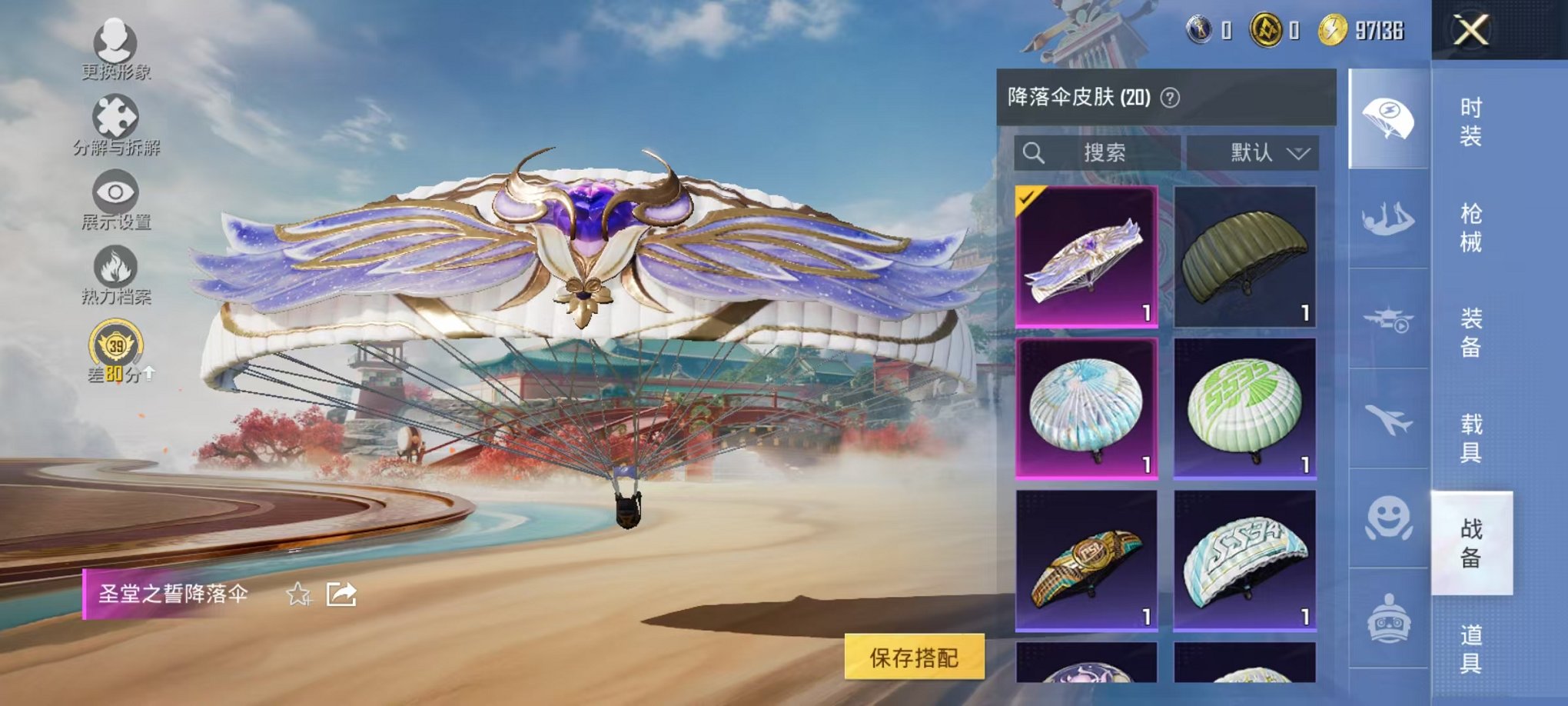The width and height of the screenshot is (1568, 706).
Task: Click the search magnifier icon
Action: [x=1034, y=152]
